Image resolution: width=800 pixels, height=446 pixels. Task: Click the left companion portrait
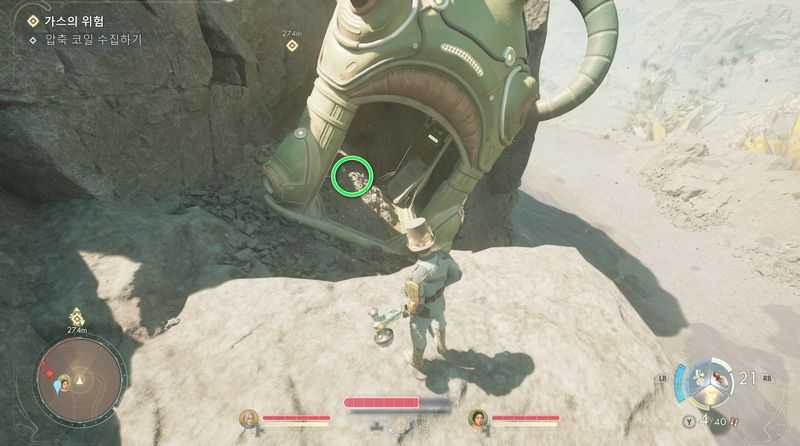pos(248,418)
